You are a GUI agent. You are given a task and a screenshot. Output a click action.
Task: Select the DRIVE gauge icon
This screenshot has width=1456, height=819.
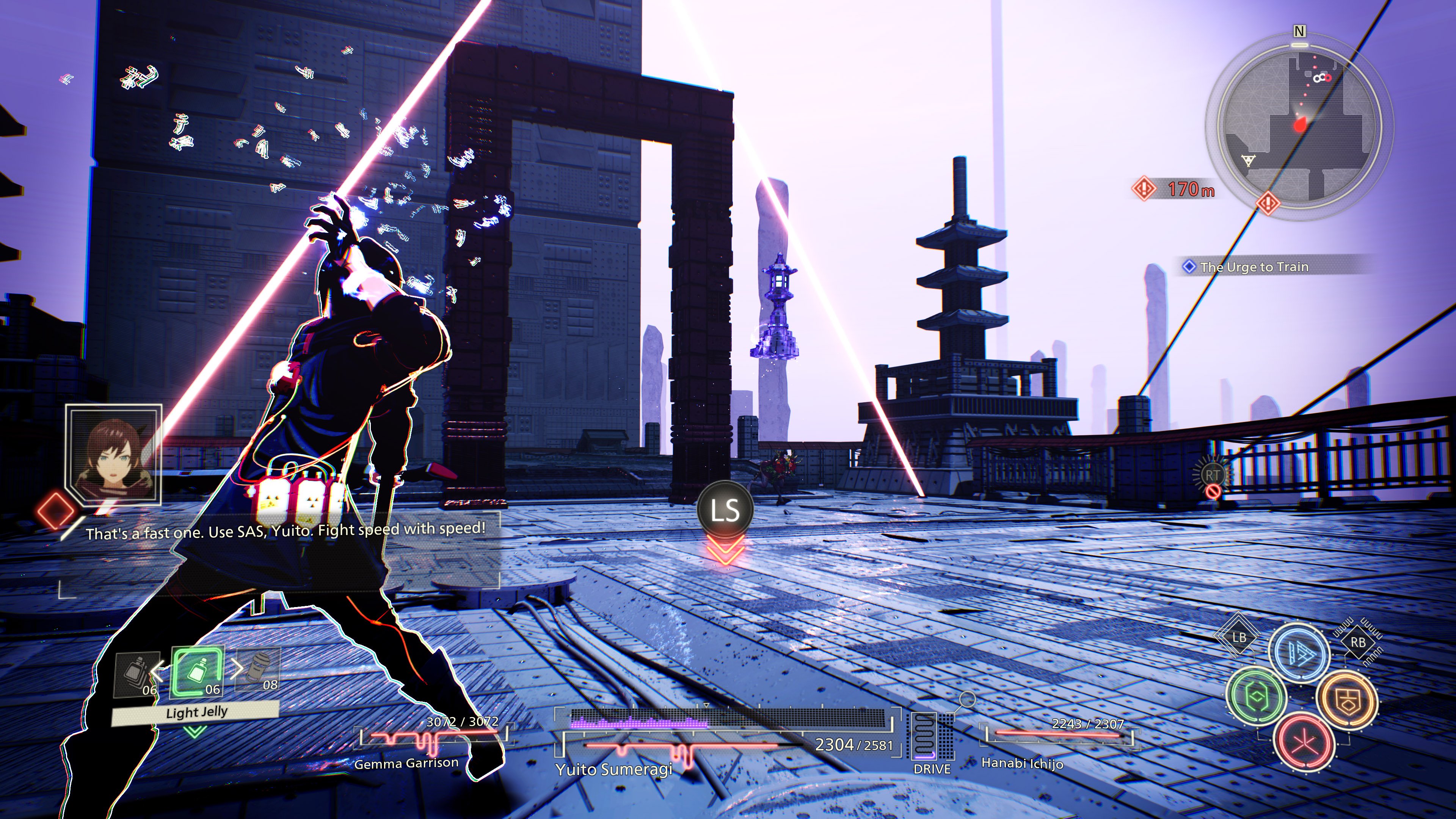[931, 738]
